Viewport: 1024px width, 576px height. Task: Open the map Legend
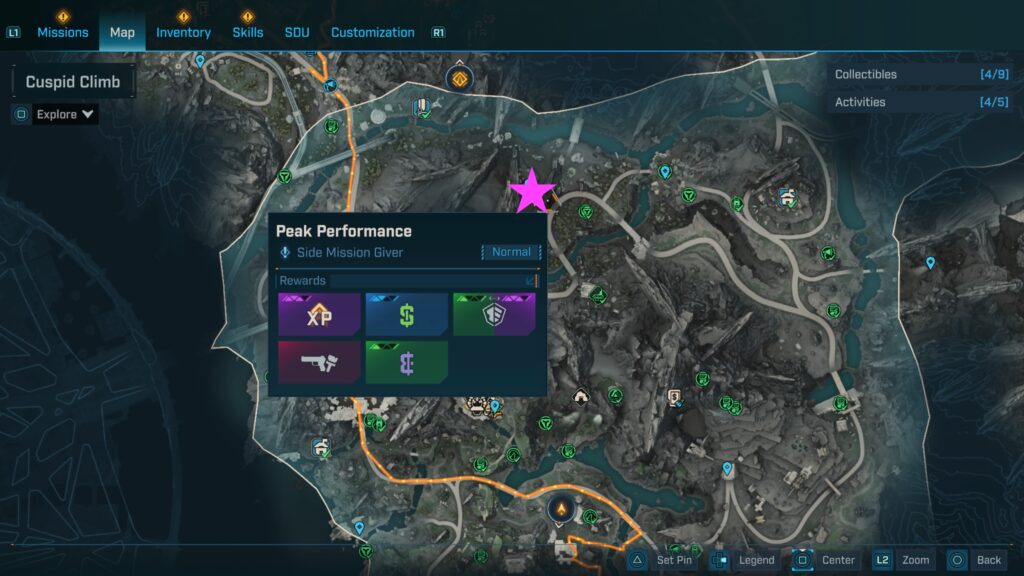pos(745,560)
